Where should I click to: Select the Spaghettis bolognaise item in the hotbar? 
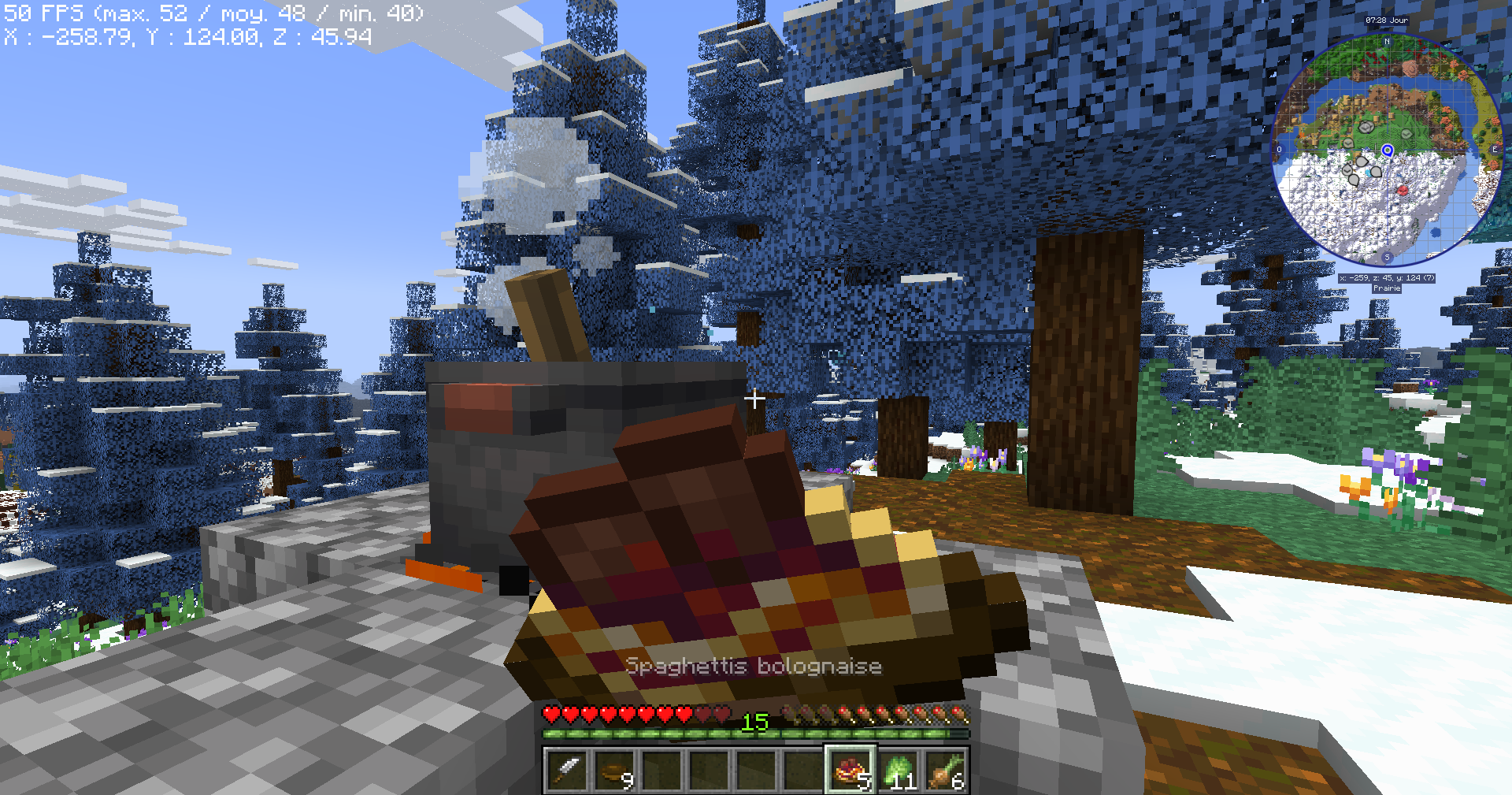tap(850, 768)
